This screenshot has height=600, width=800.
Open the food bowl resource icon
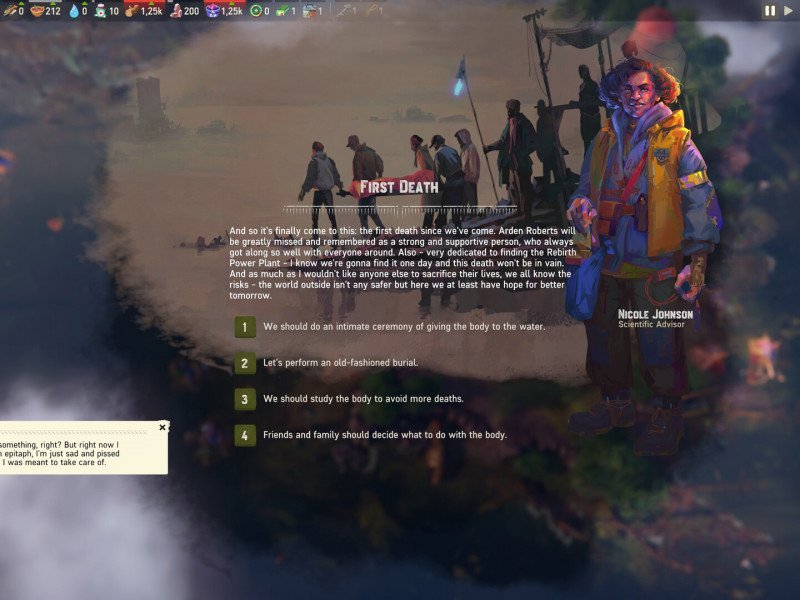point(37,11)
